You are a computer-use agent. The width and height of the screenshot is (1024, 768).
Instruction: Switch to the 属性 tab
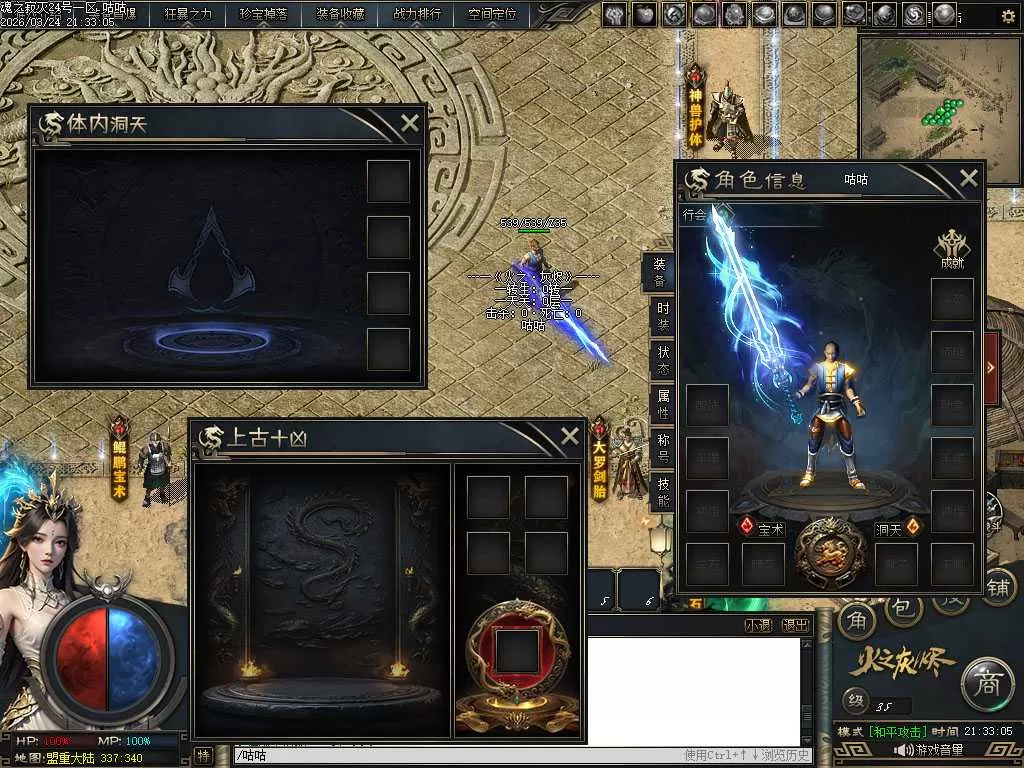pyautogui.click(x=662, y=404)
